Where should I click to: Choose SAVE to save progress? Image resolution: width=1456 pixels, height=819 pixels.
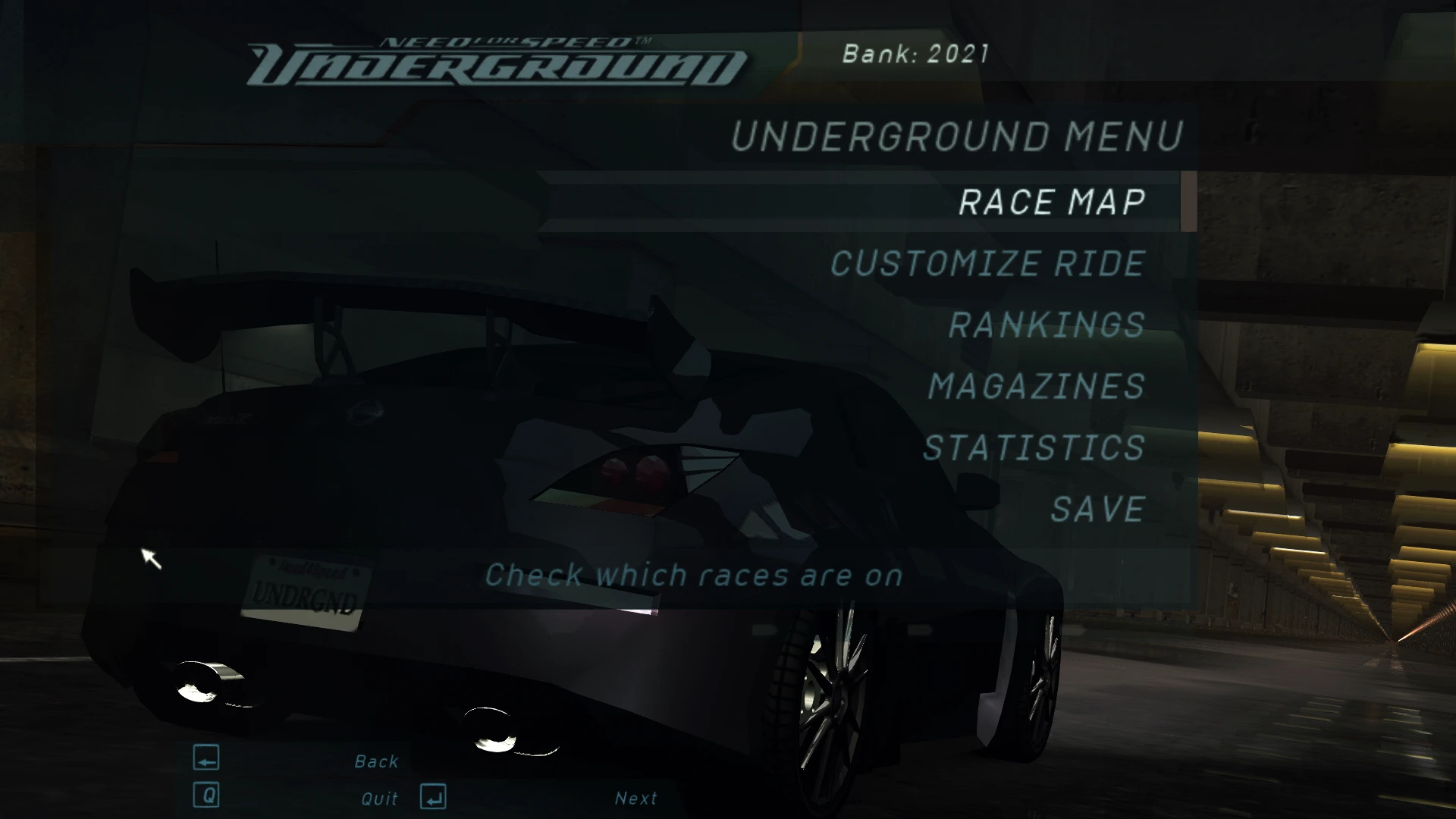[x=1097, y=507]
